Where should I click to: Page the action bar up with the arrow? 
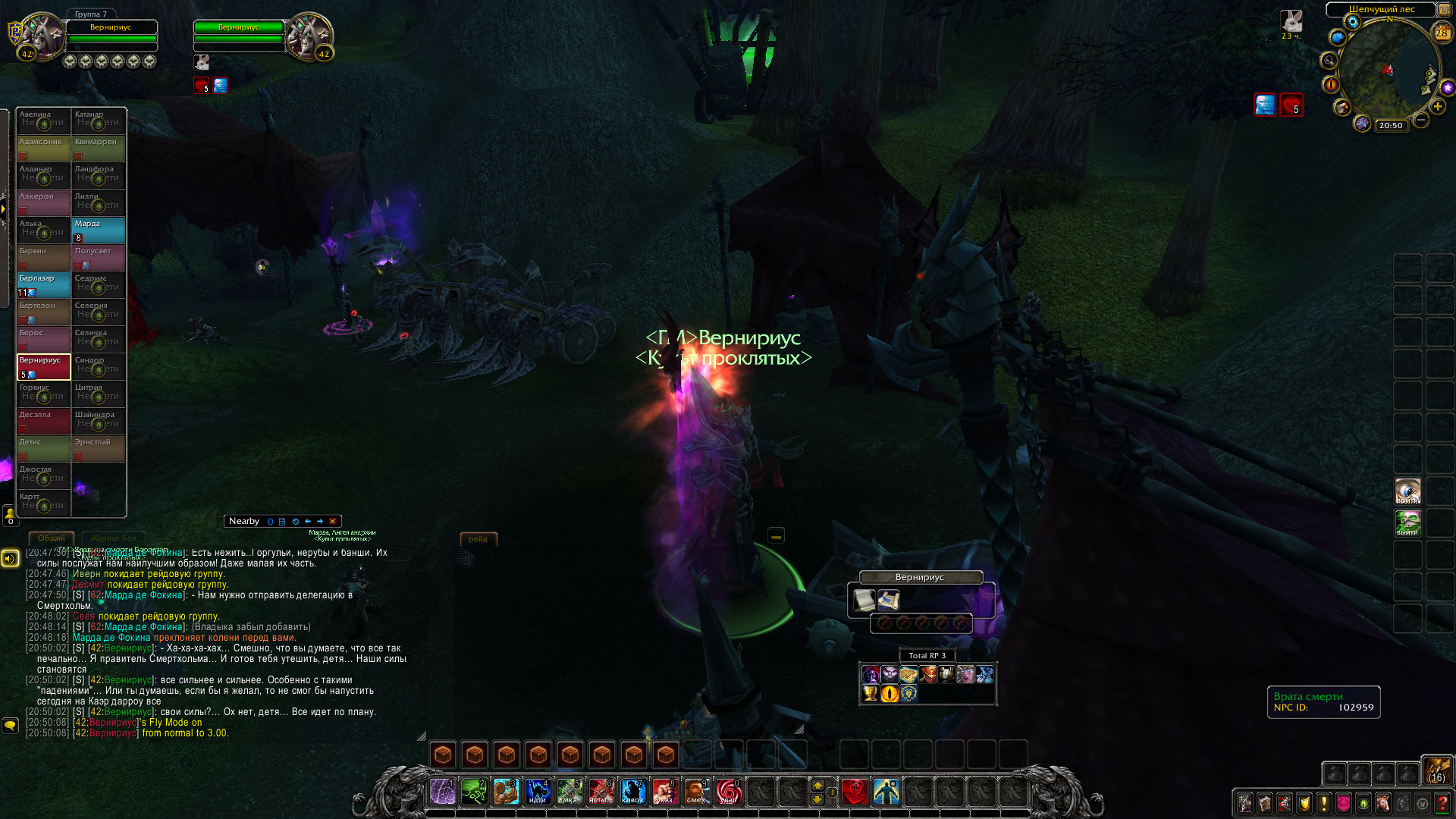817,785
